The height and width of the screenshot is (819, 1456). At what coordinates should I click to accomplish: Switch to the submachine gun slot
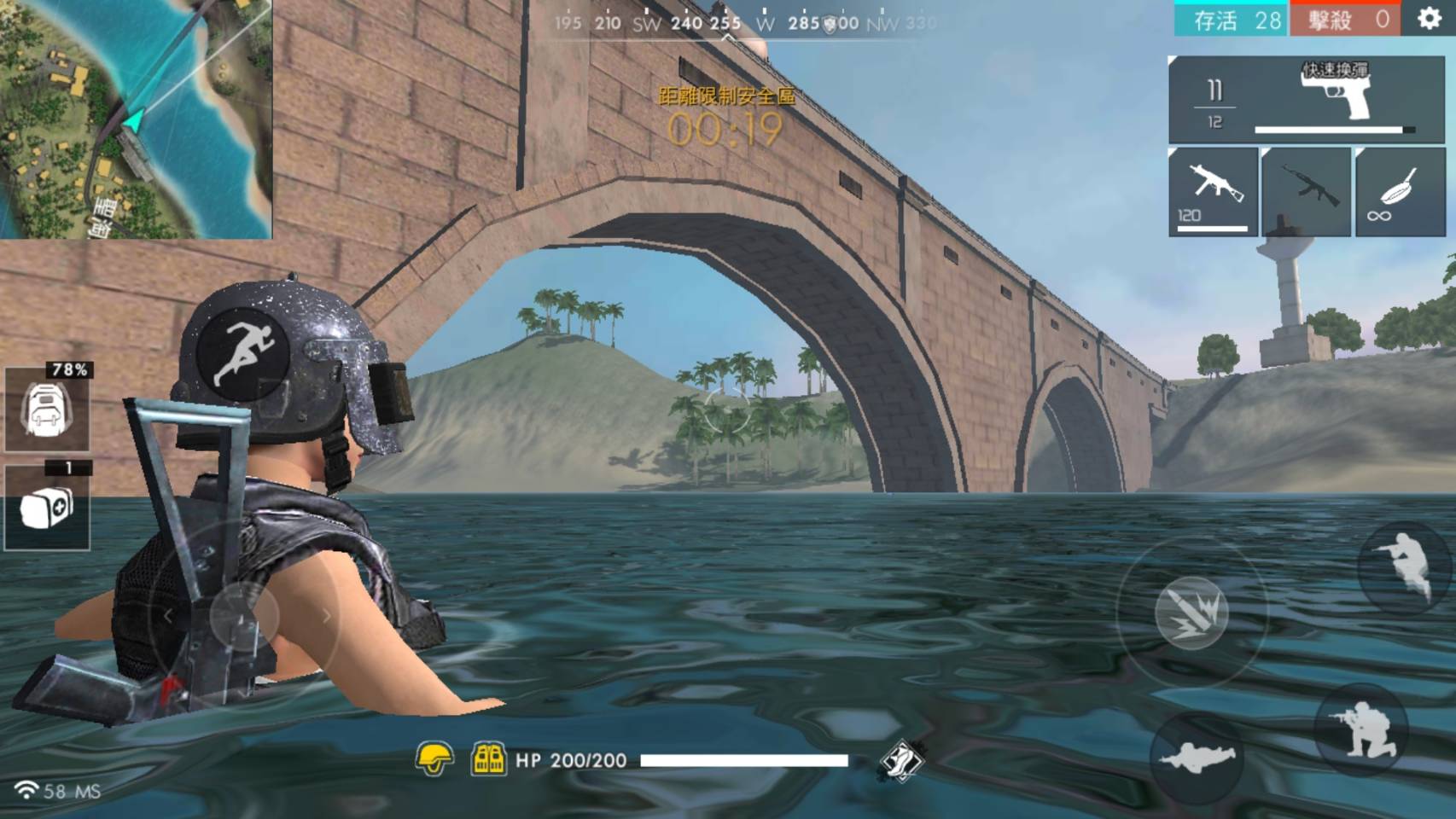[1213, 192]
